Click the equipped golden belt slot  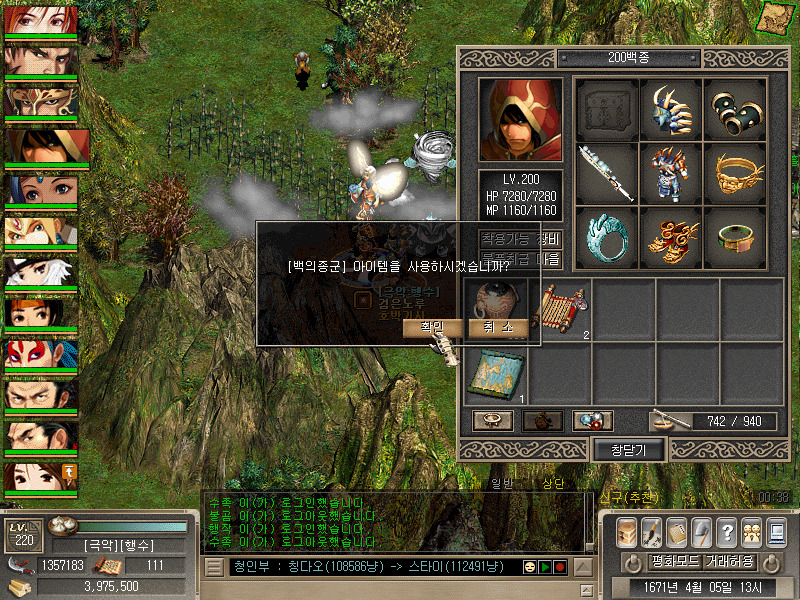click(735, 172)
